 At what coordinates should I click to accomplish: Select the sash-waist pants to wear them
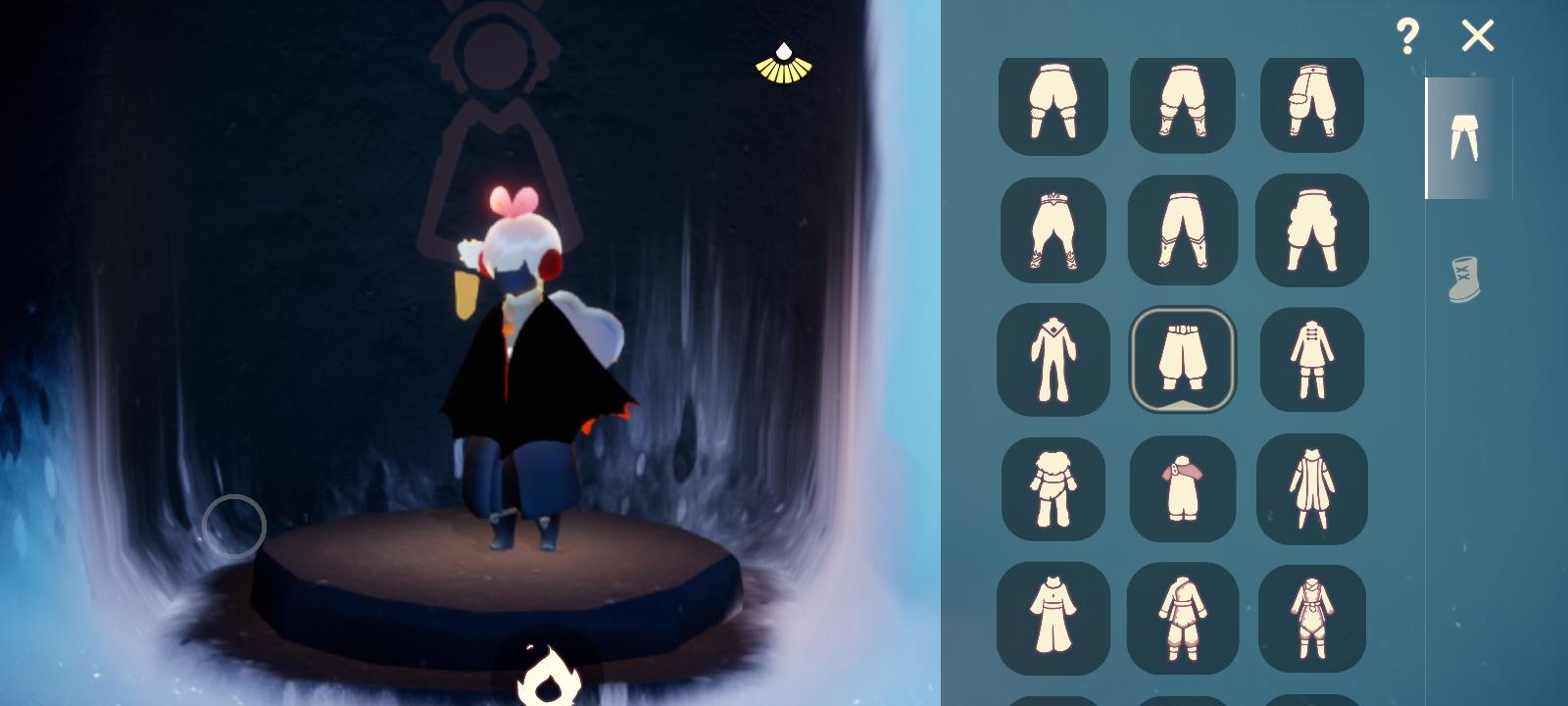point(1182,230)
